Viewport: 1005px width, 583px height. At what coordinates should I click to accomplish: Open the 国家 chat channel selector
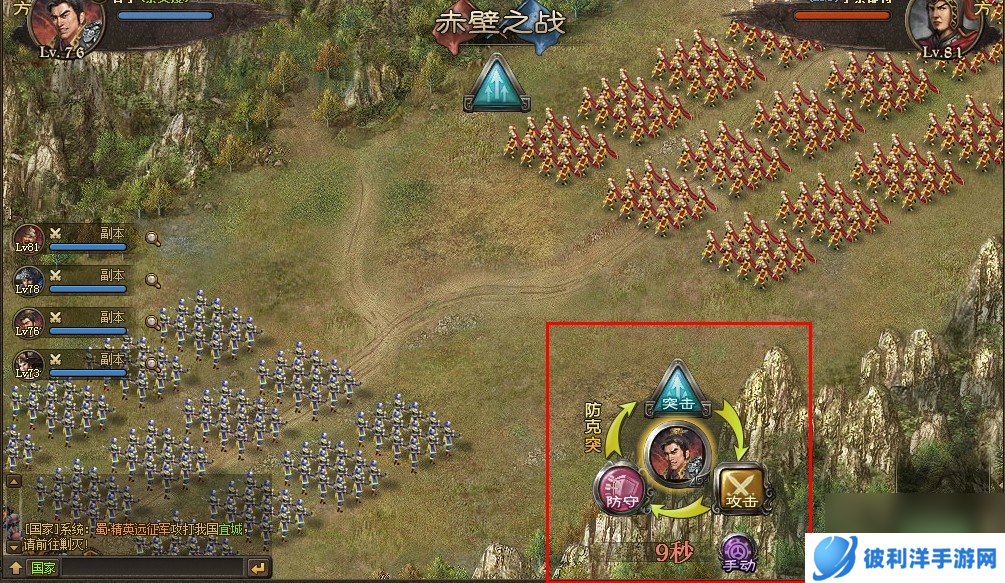click(x=43, y=568)
